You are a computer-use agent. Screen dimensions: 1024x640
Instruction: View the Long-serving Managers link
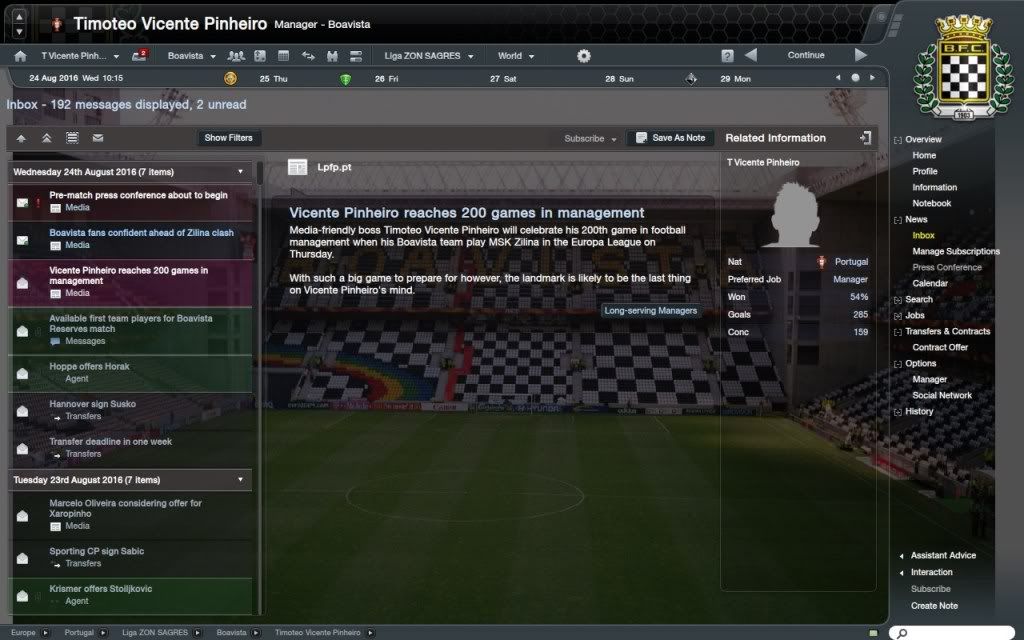click(651, 310)
